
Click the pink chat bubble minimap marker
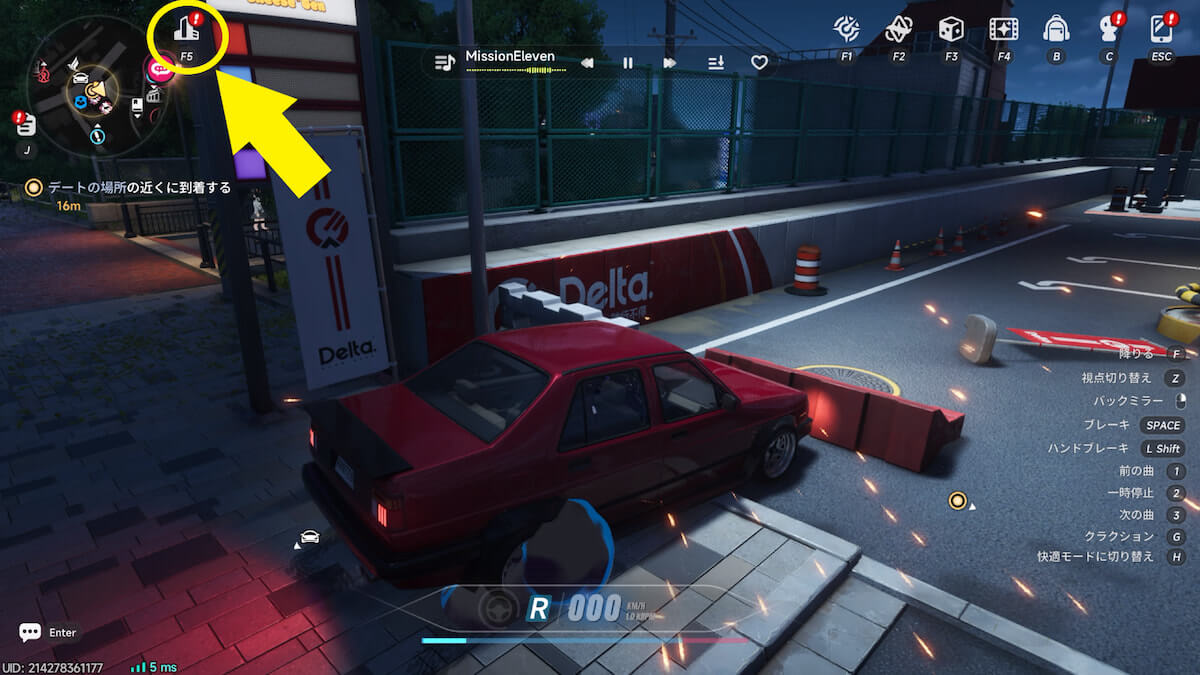pos(158,69)
